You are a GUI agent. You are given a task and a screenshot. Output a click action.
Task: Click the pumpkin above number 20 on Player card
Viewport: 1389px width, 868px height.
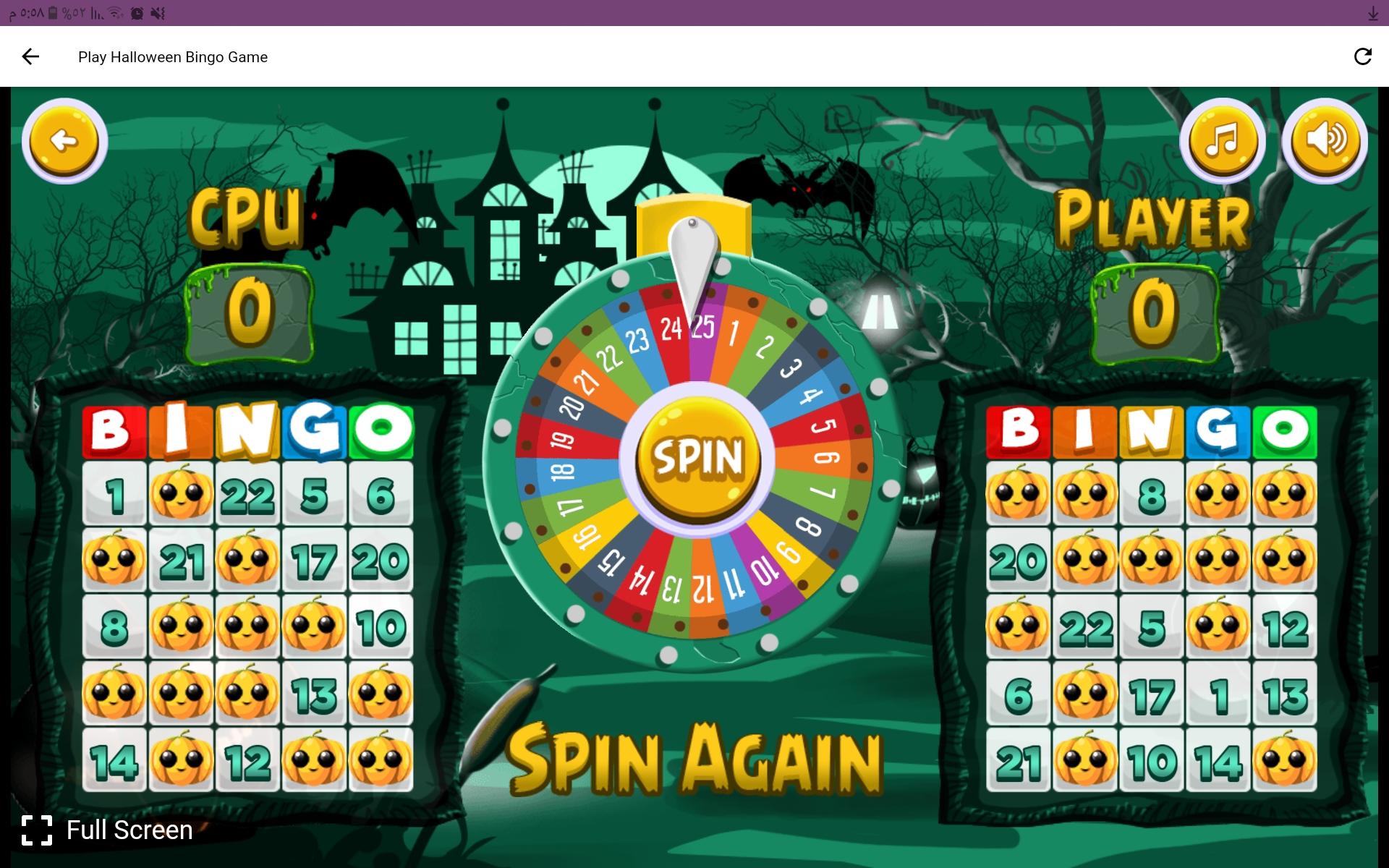tap(1018, 492)
